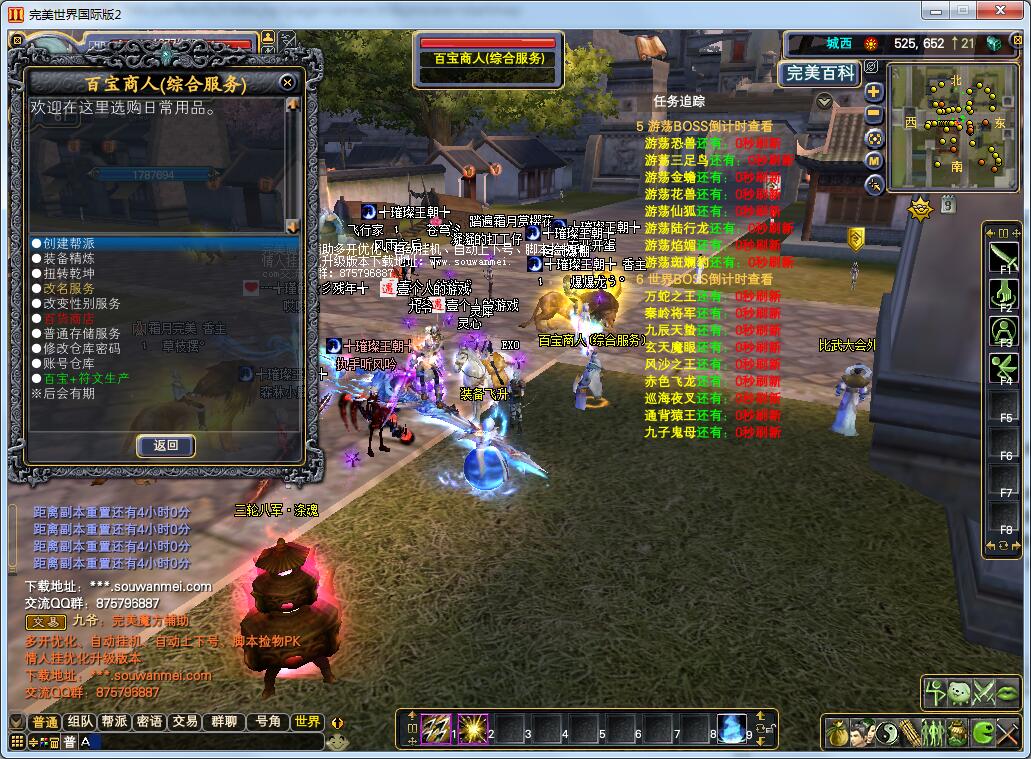Viewport: 1031px width, 759px height.
Task: Zoom in the minimap with the plus button
Action: (874, 92)
